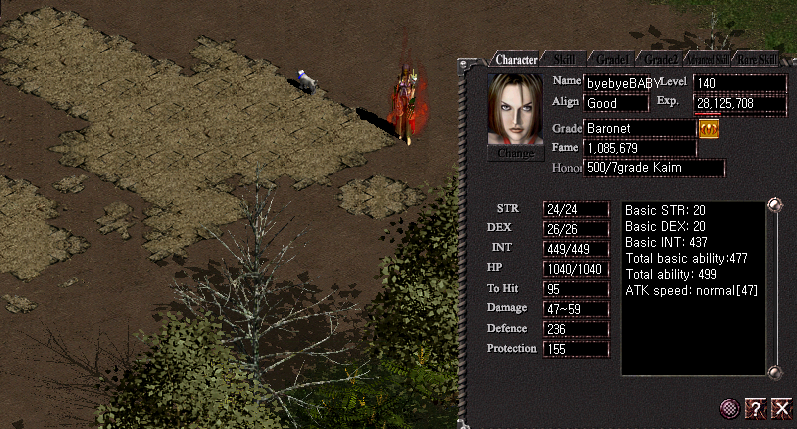View the Rare Skill tab
This screenshot has width=797, height=429.
pos(756,59)
